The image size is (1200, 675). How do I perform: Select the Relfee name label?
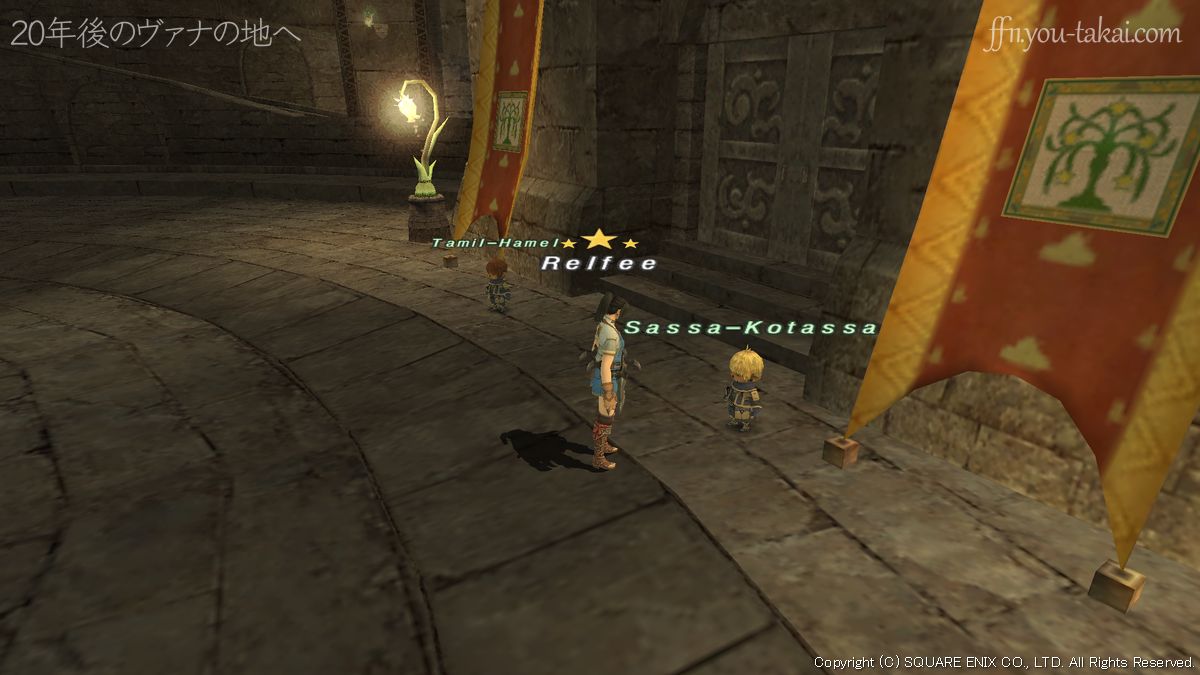tap(599, 264)
